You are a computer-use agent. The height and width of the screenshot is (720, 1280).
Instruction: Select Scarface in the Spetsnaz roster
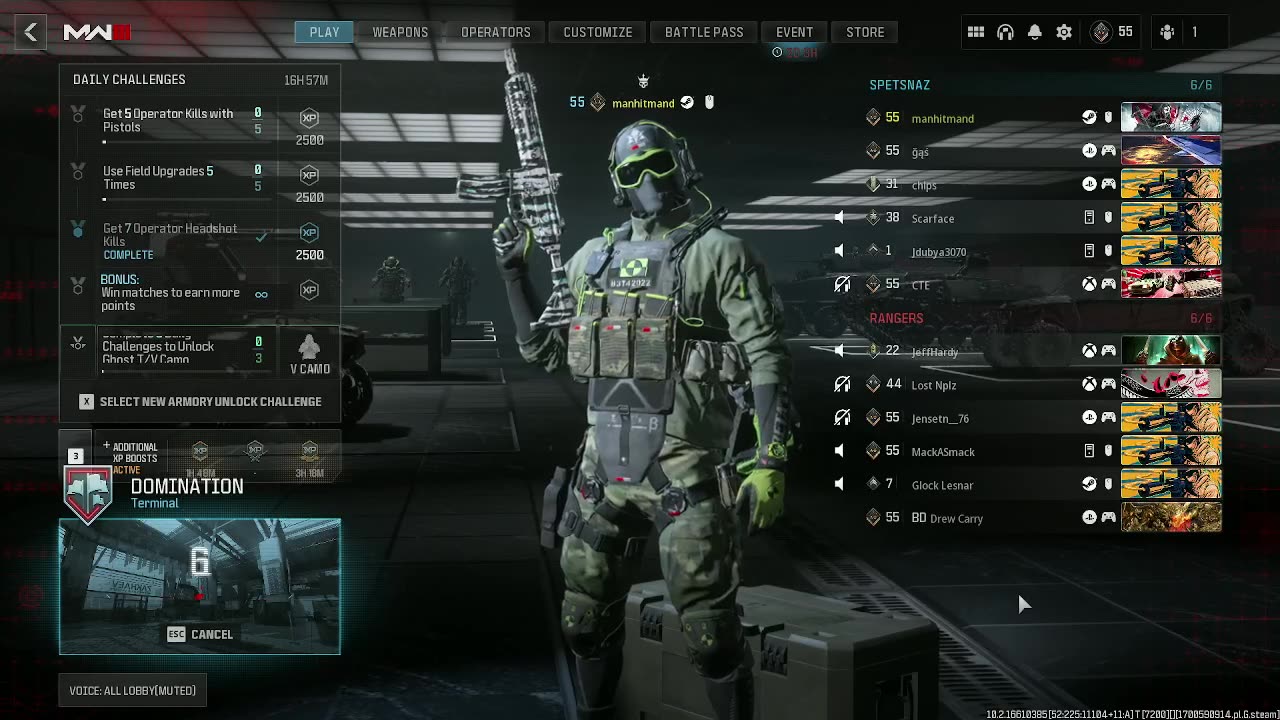click(933, 218)
